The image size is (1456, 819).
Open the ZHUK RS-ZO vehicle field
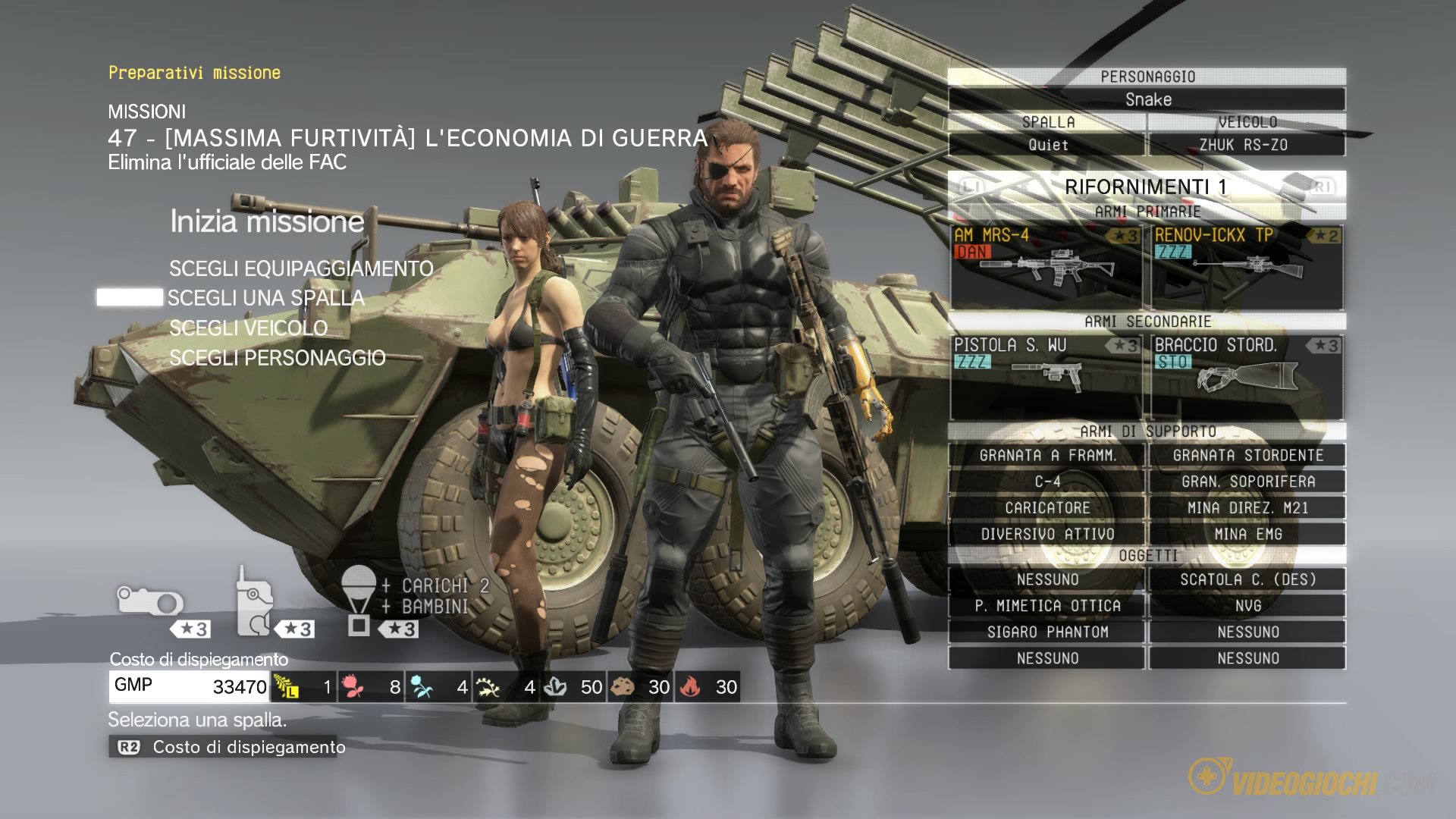(1247, 144)
